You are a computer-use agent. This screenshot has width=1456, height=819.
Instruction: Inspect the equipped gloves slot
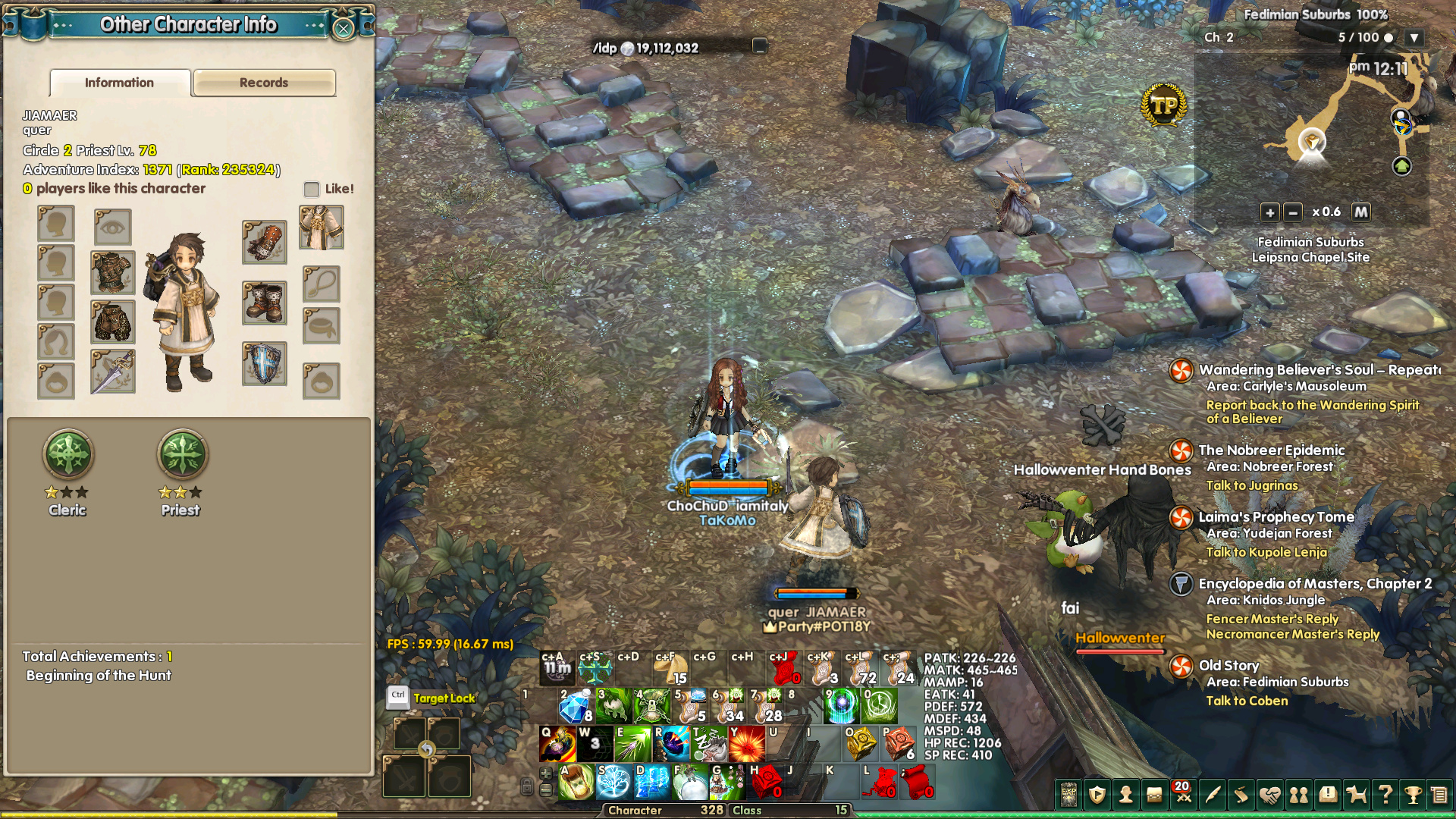264,242
